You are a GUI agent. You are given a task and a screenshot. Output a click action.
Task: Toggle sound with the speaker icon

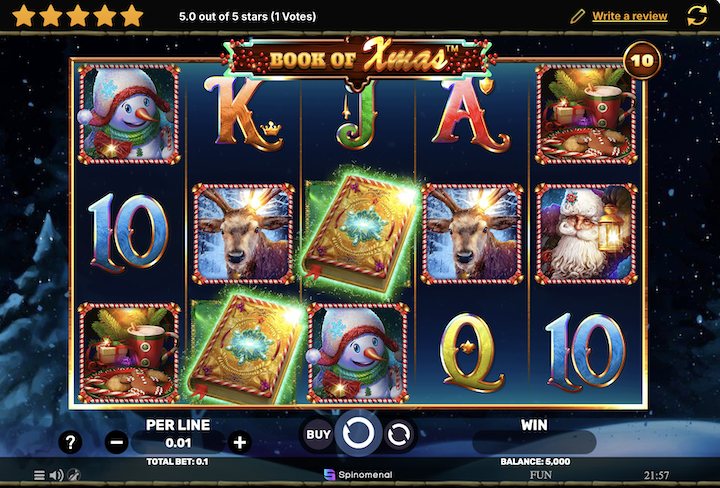56,475
